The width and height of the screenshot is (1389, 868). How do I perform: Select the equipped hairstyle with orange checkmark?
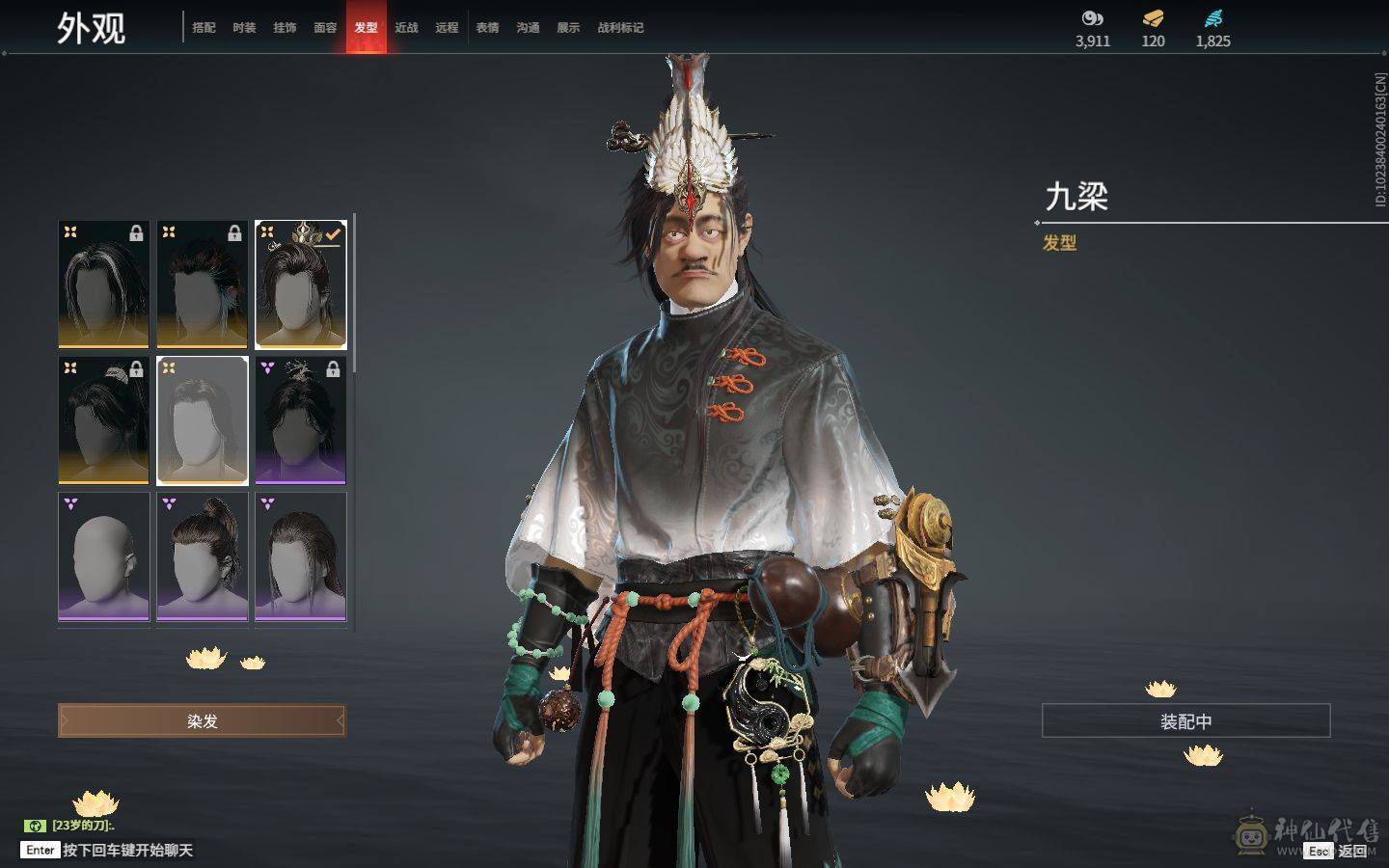click(x=300, y=285)
